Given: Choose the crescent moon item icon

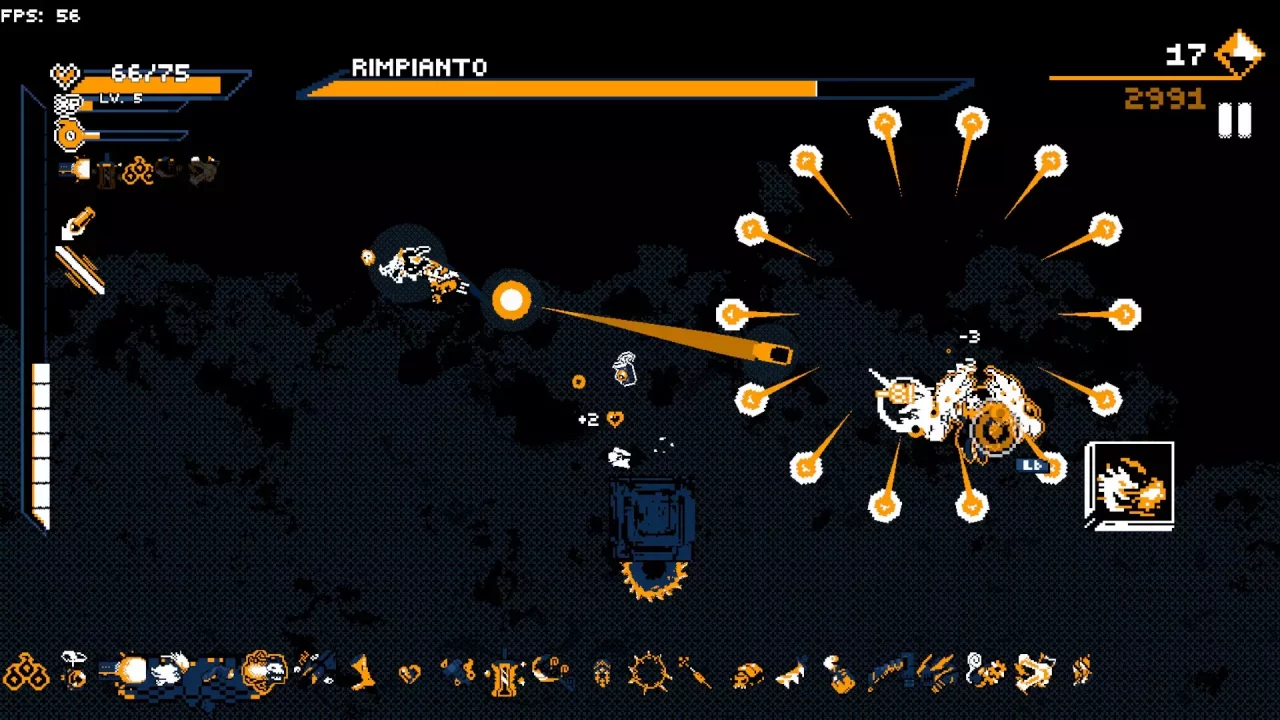Looking at the screenshot, I should pyautogui.click(x=551, y=670).
